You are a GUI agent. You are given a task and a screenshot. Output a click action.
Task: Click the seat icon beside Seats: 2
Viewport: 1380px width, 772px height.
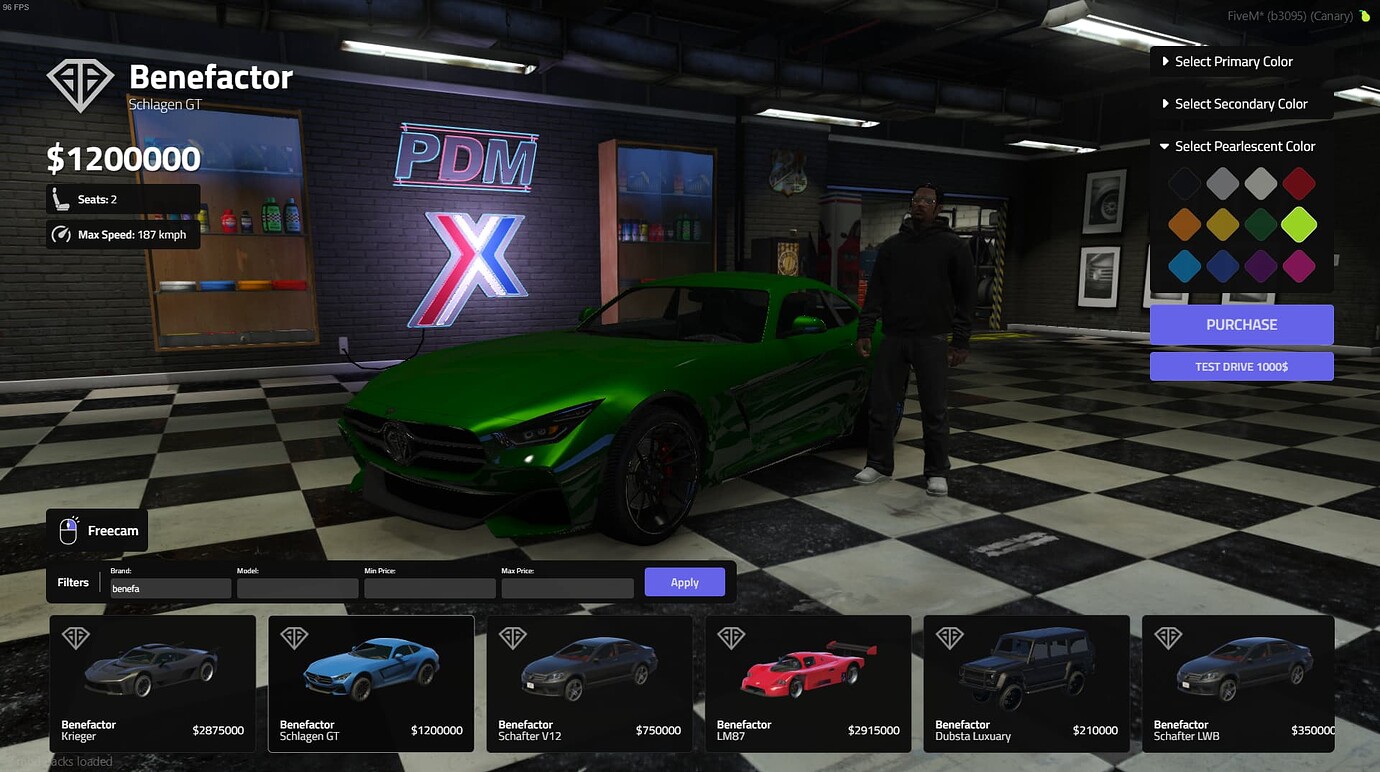point(59,198)
